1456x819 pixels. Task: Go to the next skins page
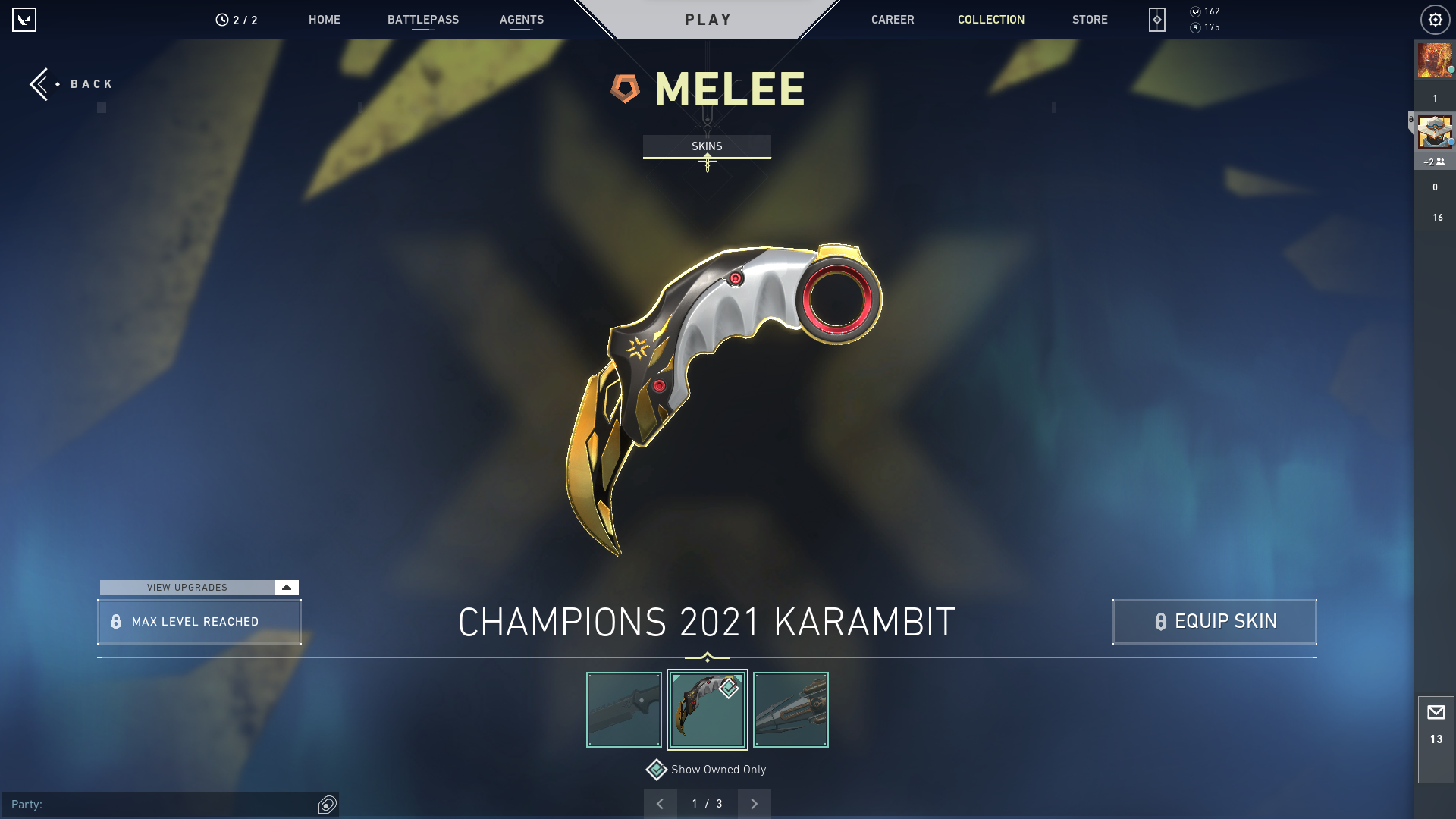pyautogui.click(x=754, y=804)
